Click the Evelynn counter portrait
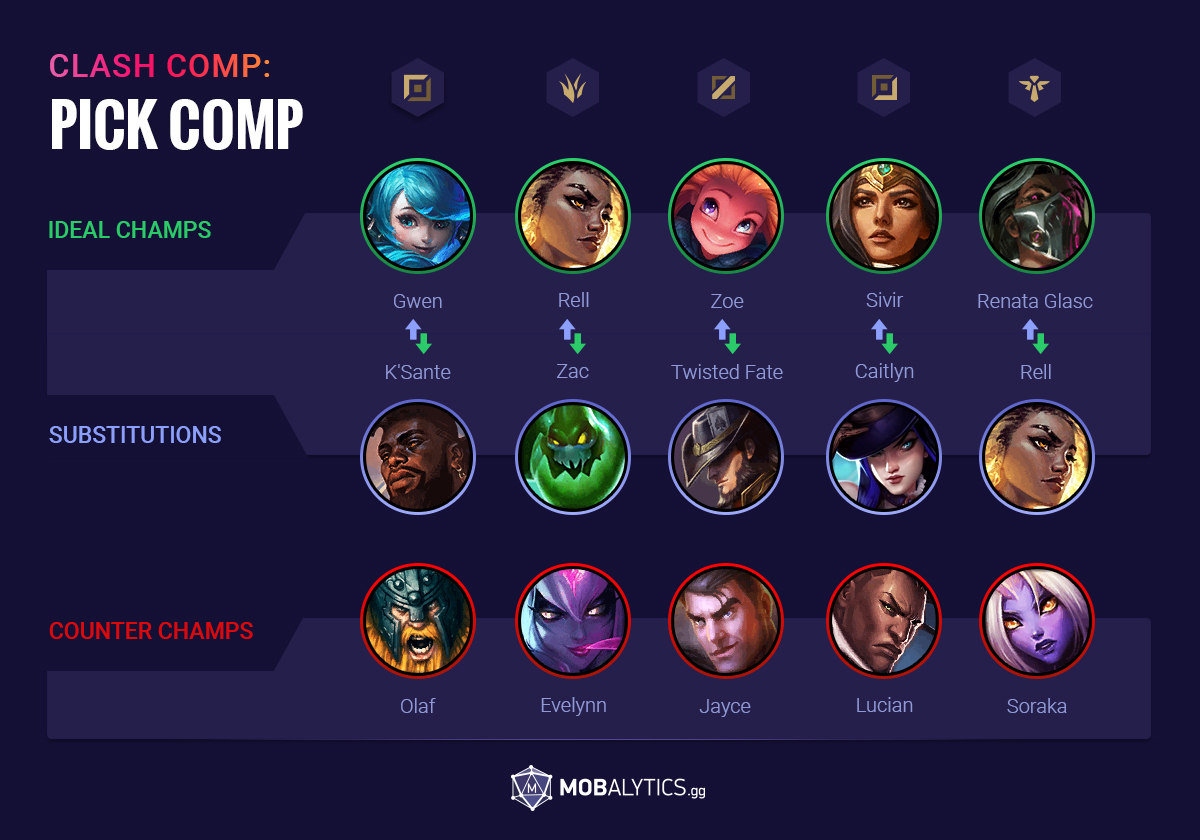 (x=573, y=622)
